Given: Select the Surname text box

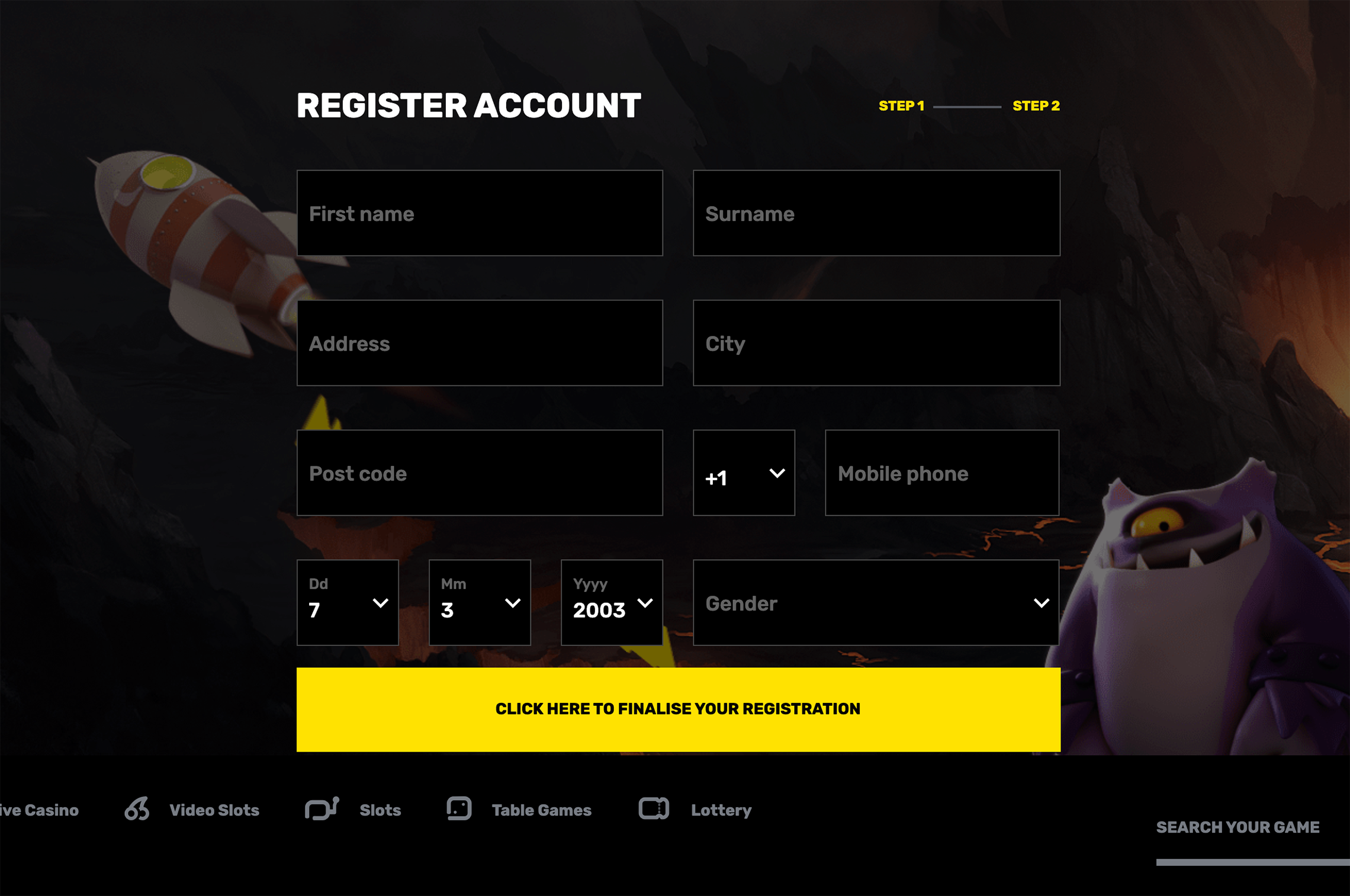Looking at the screenshot, I should coord(876,213).
